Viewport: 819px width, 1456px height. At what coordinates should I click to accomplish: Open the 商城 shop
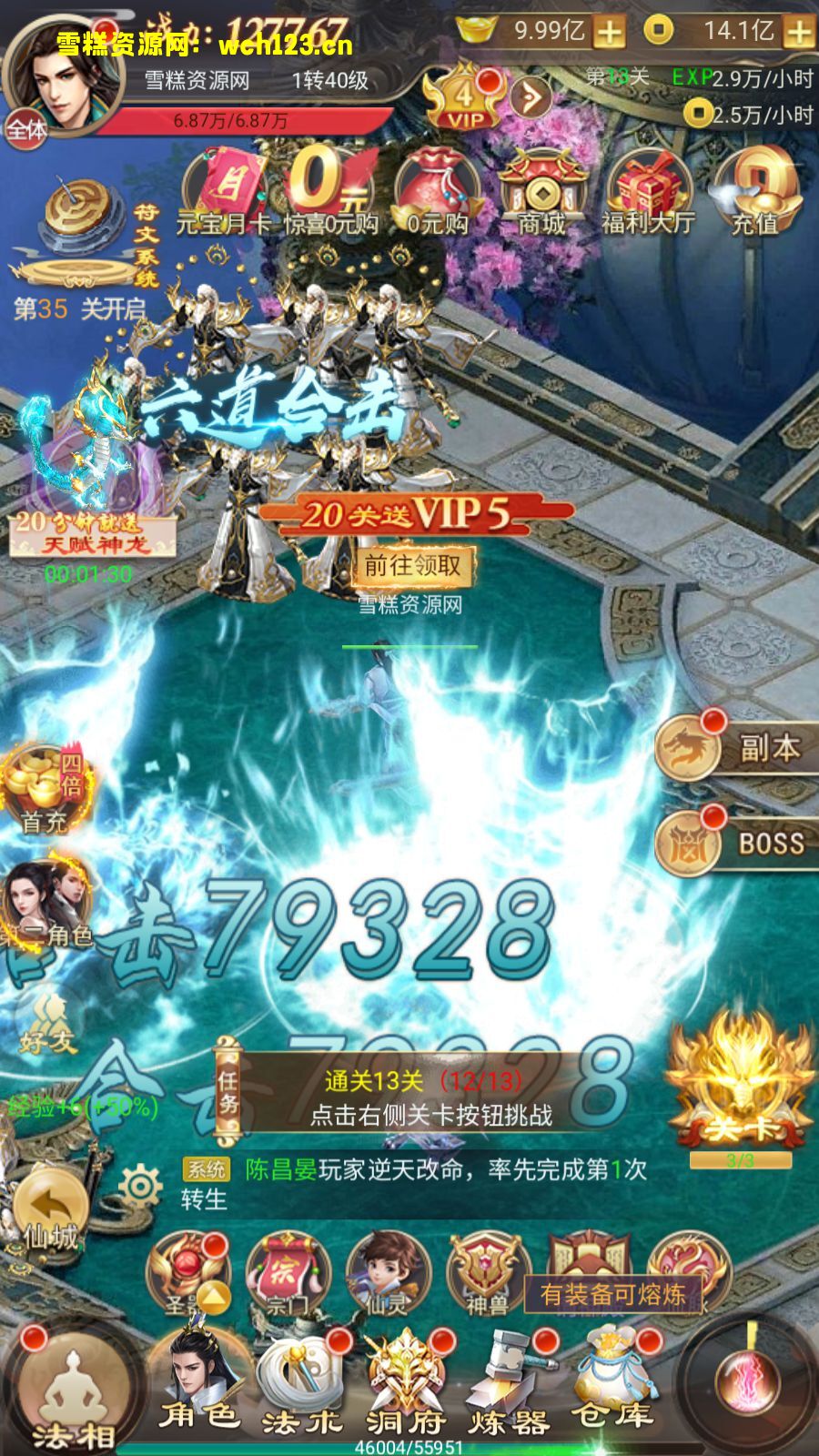click(x=542, y=193)
